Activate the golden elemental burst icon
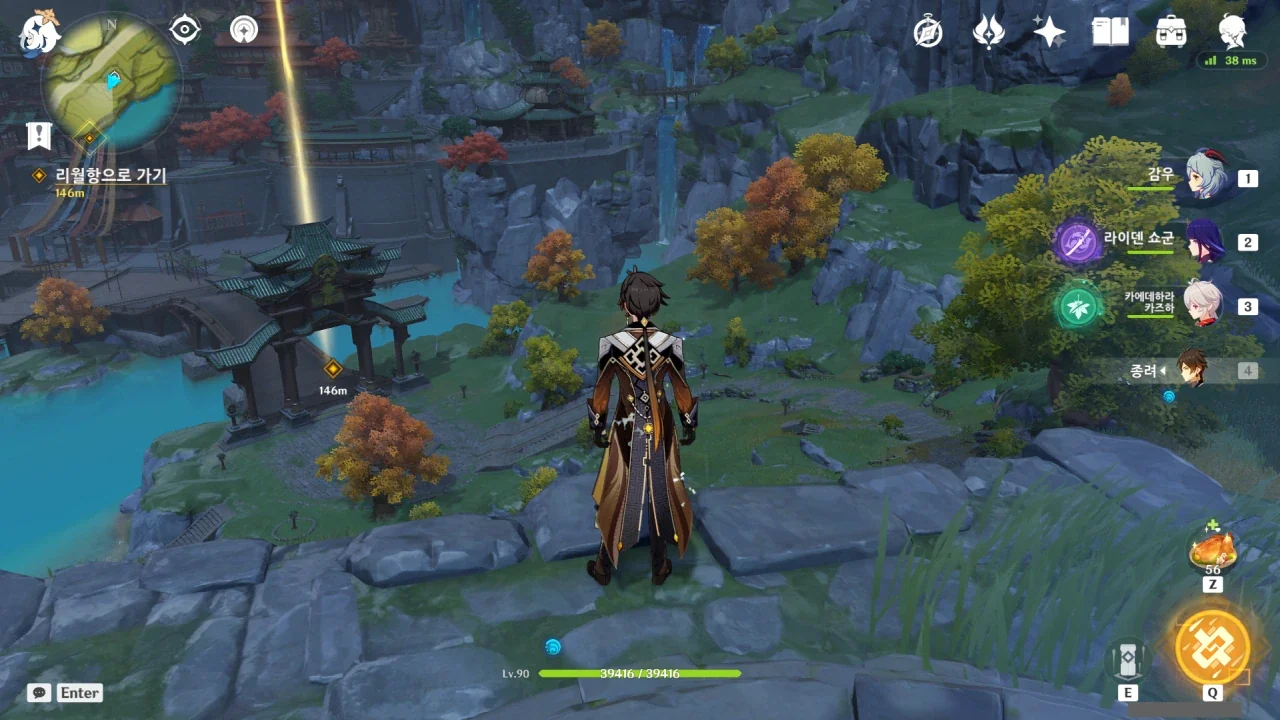The width and height of the screenshot is (1280, 720). point(1212,646)
